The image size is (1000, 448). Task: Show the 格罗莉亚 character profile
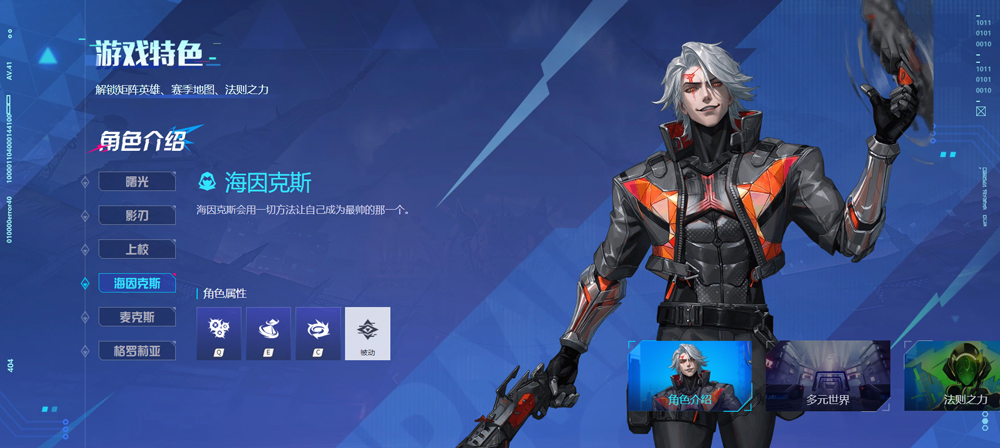137,352
